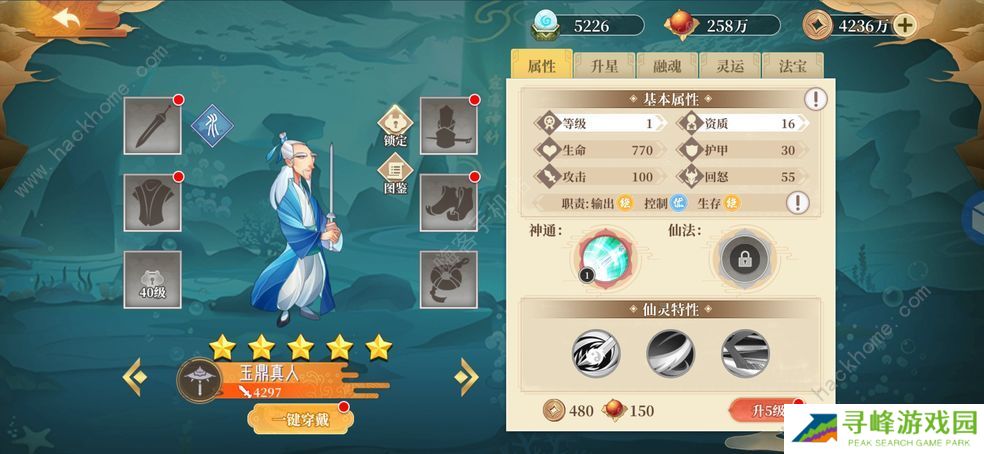
Task: Select the robe armor equipment slot
Action: click(x=152, y=203)
